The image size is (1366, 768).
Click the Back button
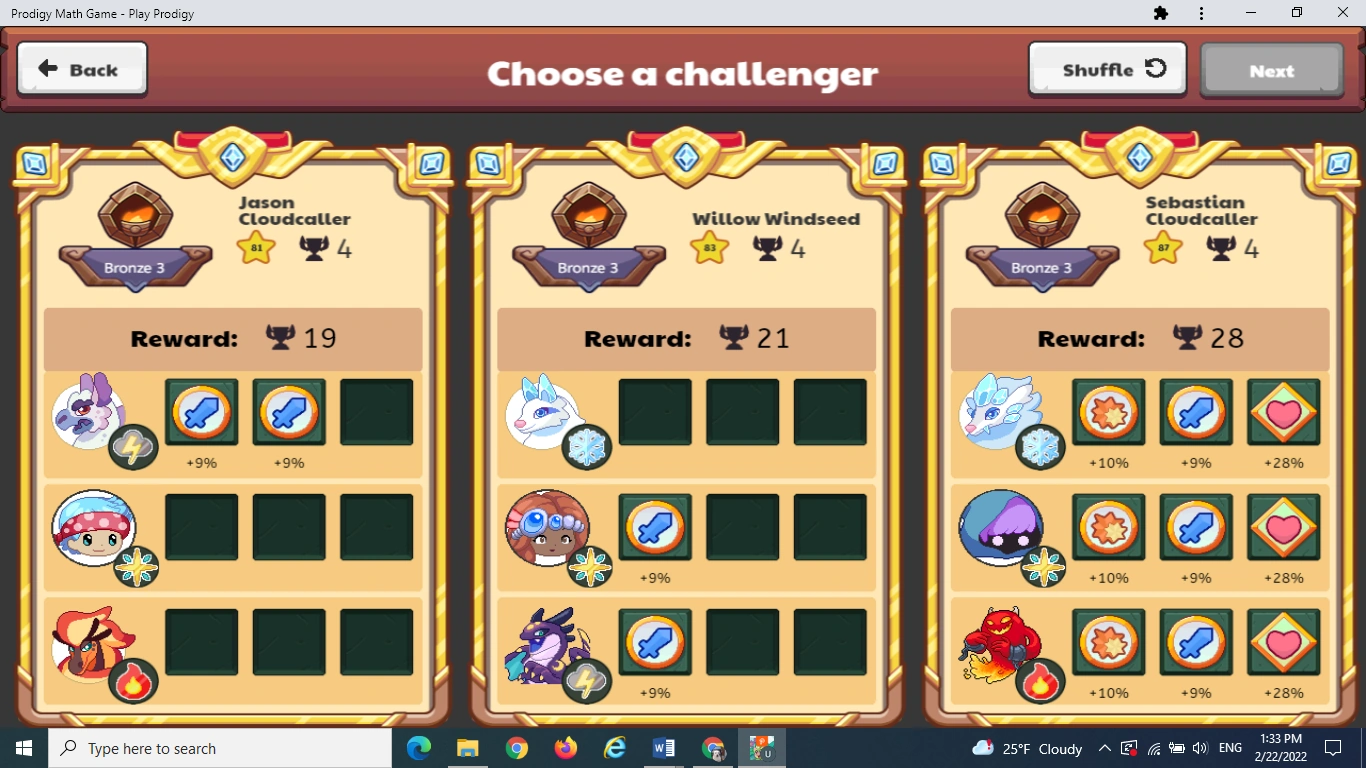click(81, 68)
